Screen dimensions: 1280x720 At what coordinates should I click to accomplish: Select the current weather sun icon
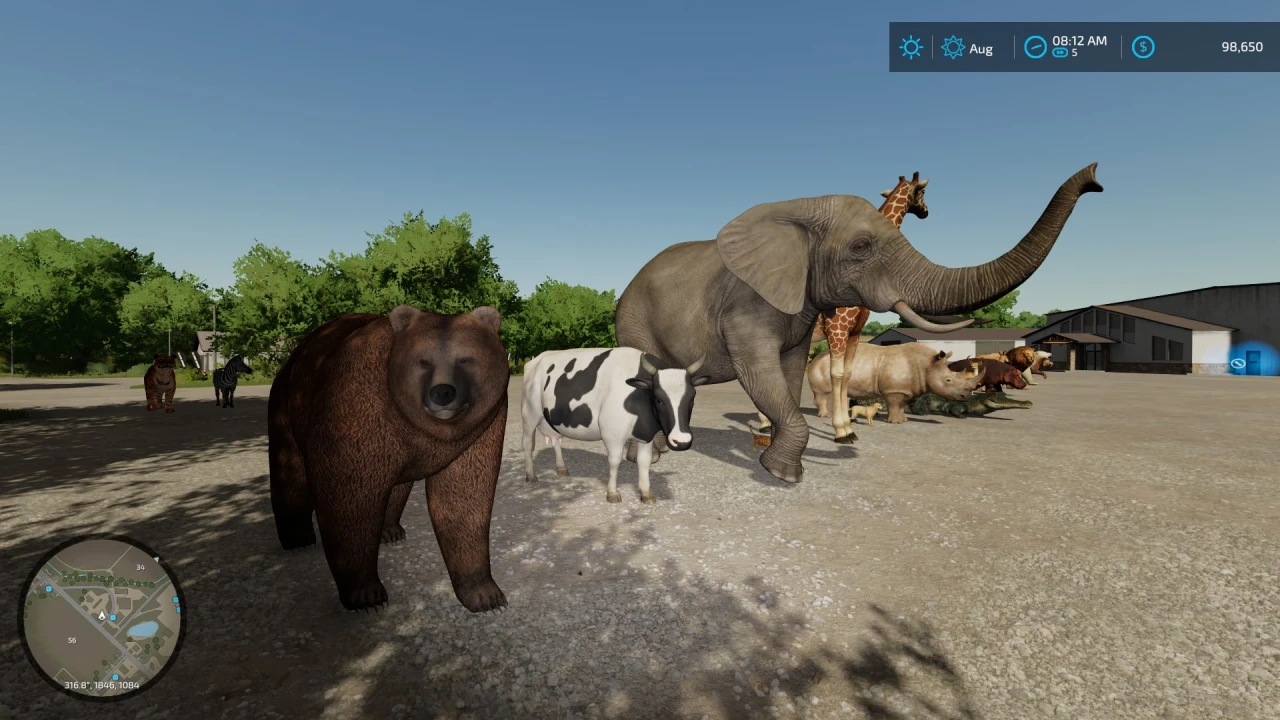click(910, 47)
